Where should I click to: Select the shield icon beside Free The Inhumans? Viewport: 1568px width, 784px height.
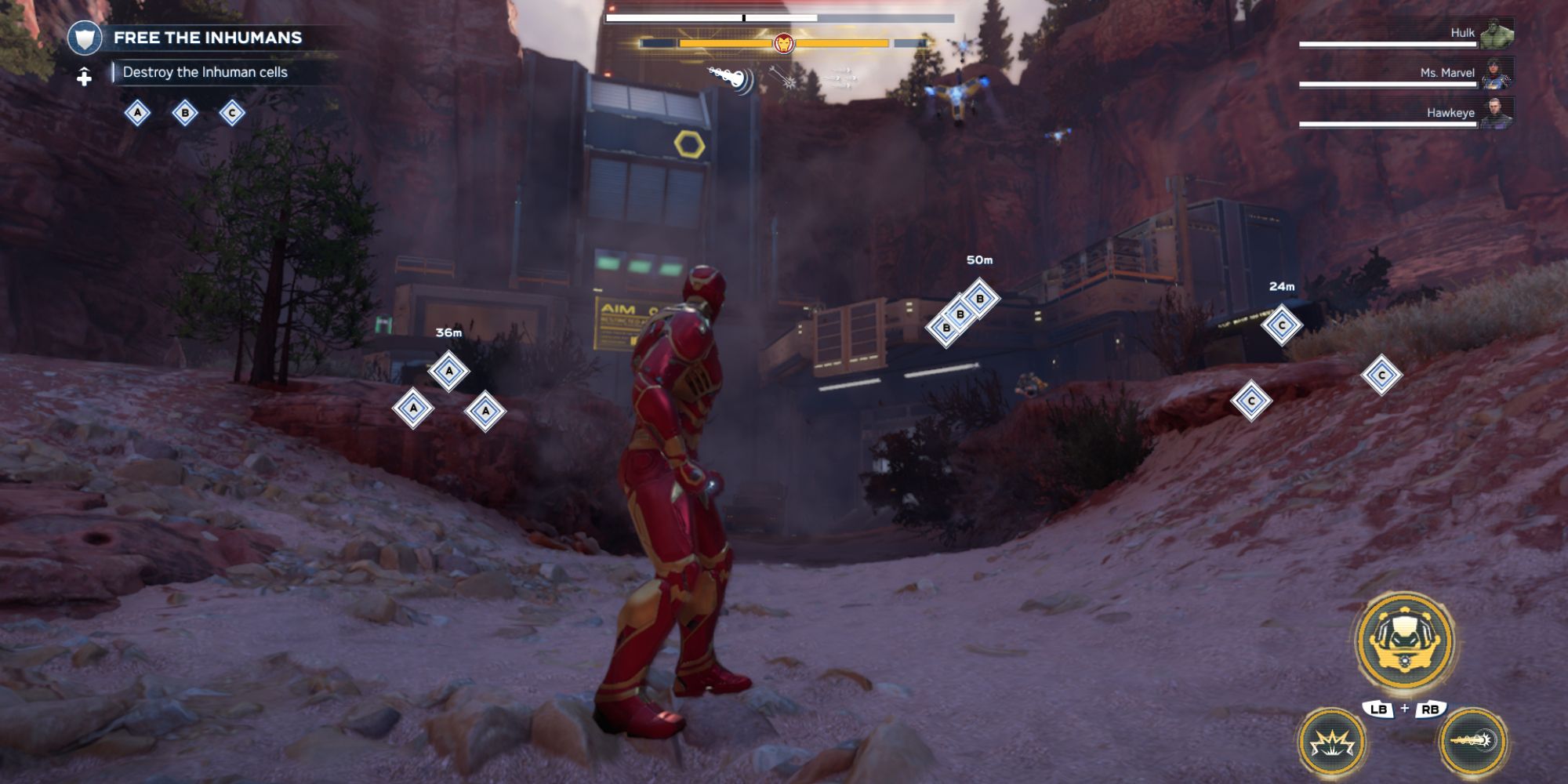[x=86, y=35]
